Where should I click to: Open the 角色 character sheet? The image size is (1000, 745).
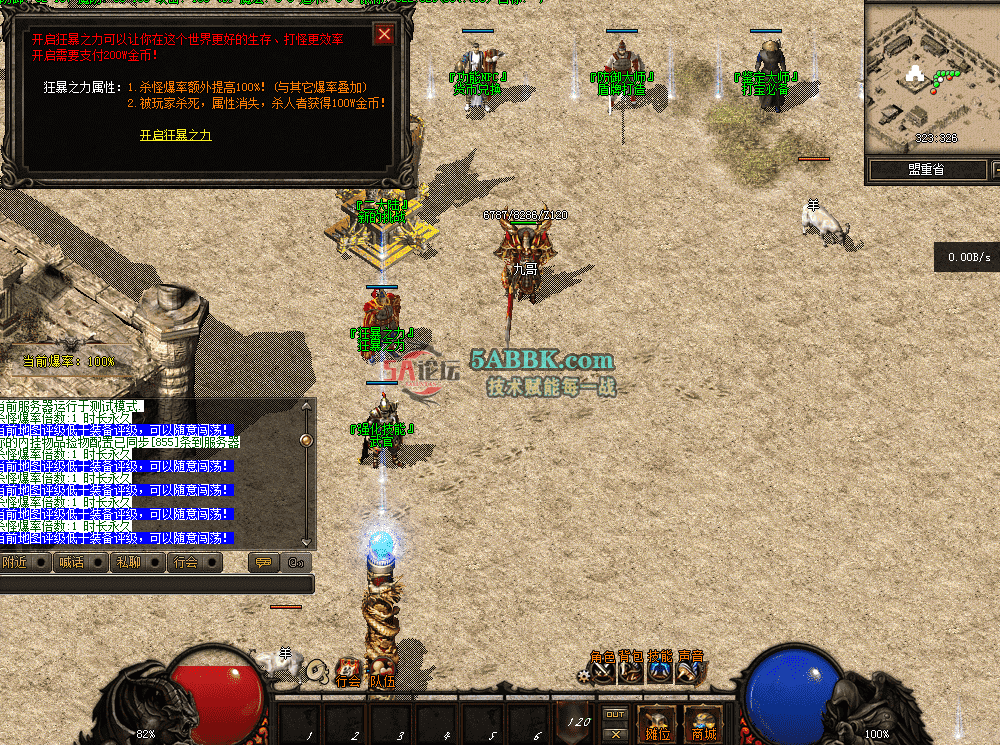[x=602, y=668]
